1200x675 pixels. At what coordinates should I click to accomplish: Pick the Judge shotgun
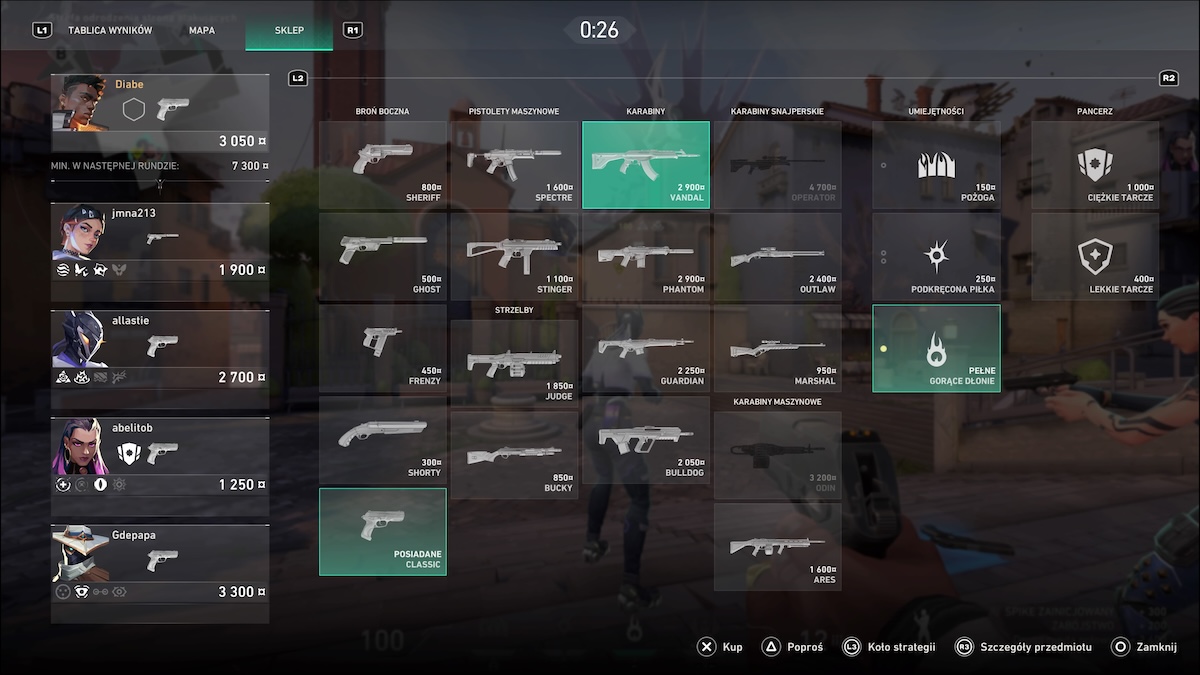click(514, 363)
